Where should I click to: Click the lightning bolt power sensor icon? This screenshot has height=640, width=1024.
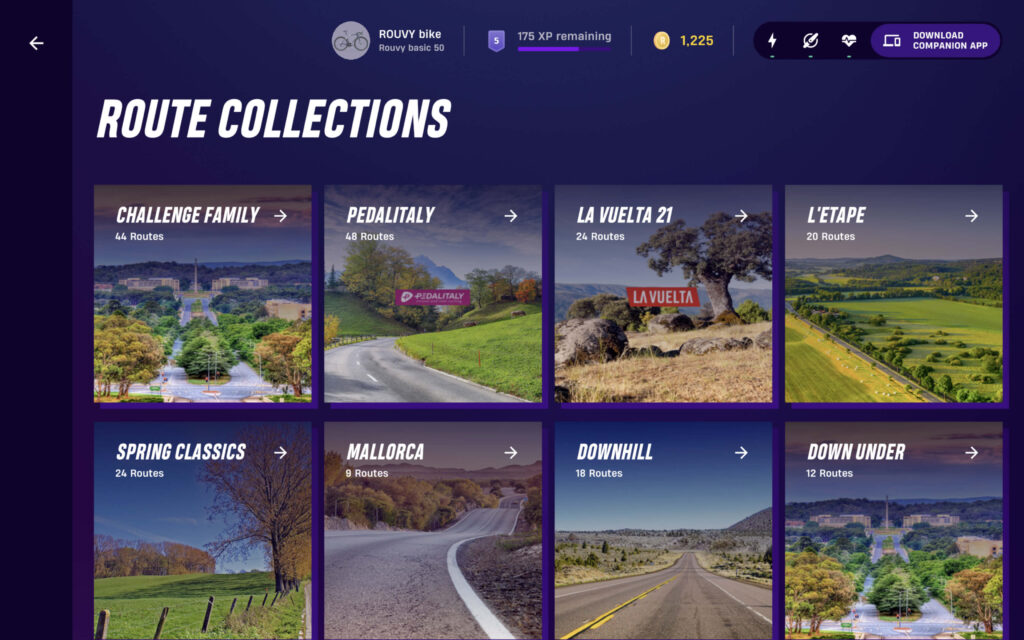(772, 41)
